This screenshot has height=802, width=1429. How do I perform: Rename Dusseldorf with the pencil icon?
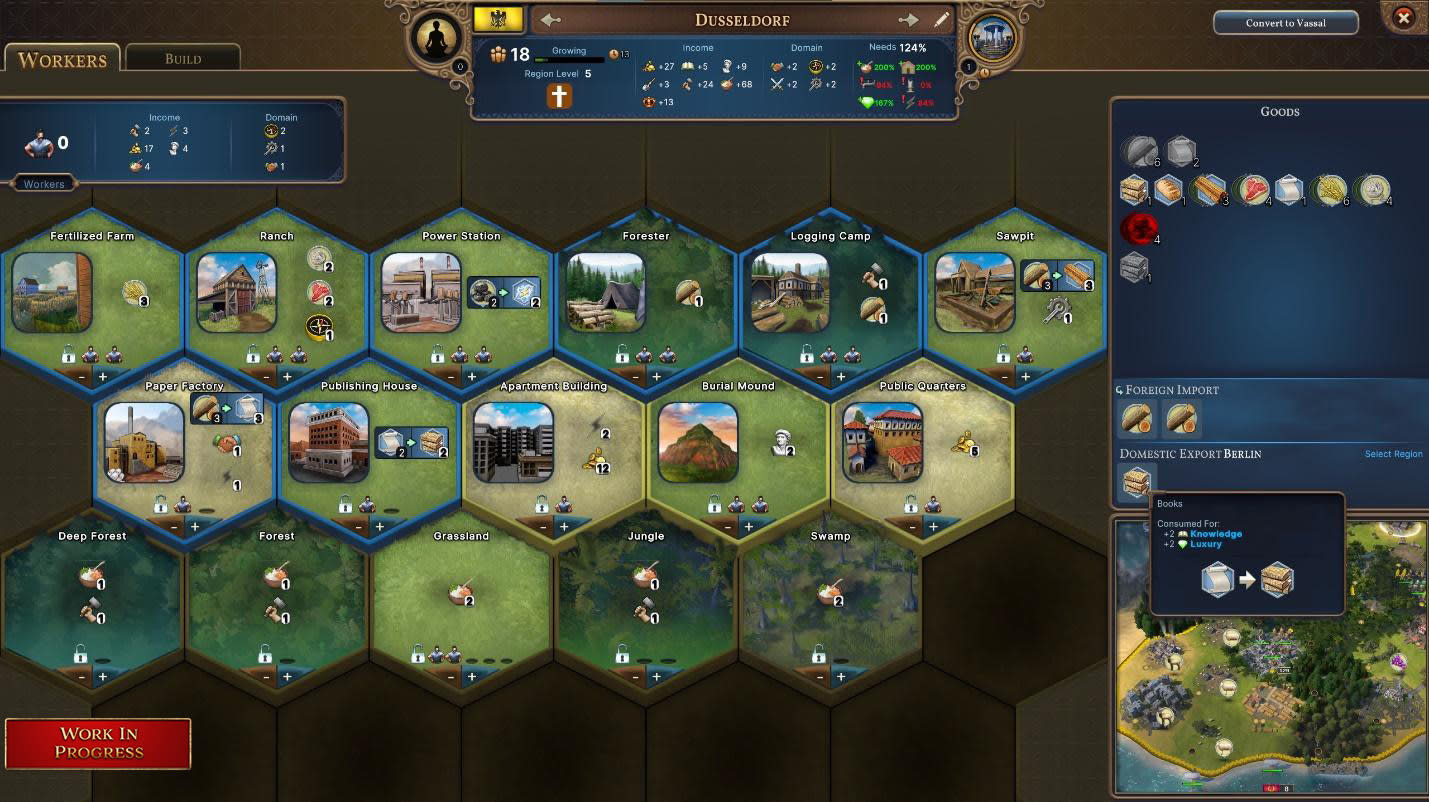(941, 20)
